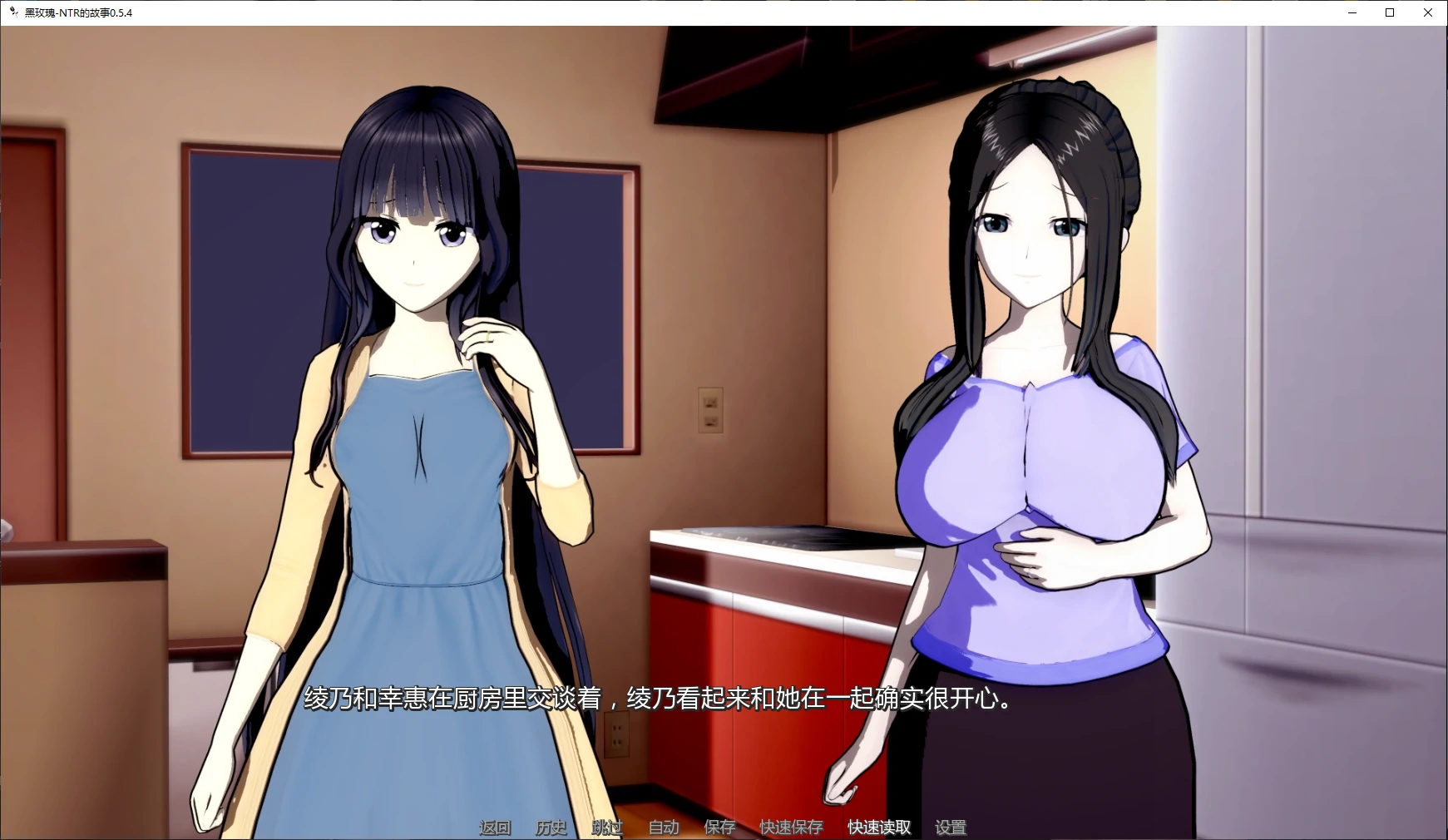The width and height of the screenshot is (1448, 840).
Task: Toggle 自动 auto-play mode
Action: pyautogui.click(x=663, y=828)
